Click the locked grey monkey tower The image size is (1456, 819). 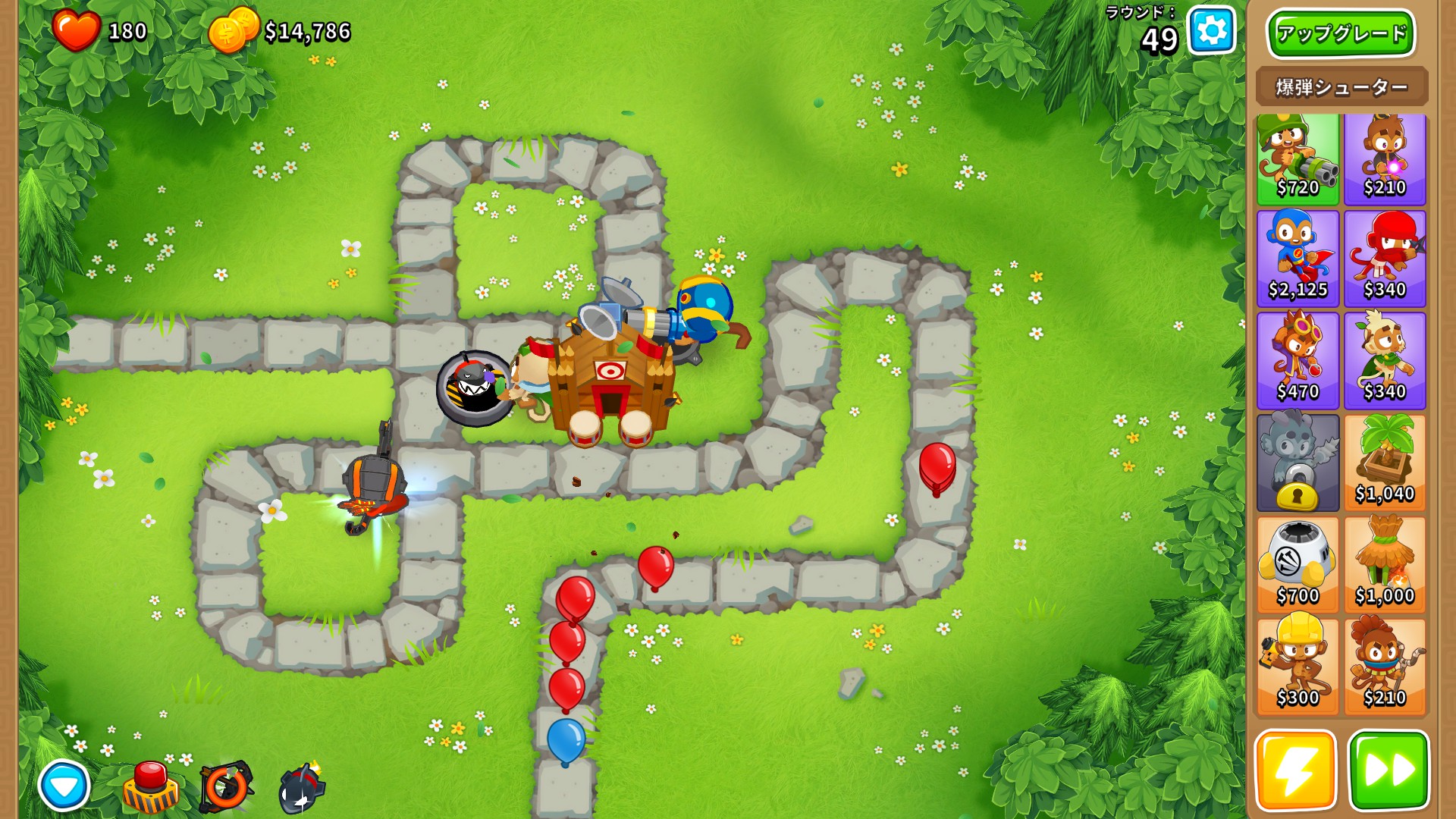1298,463
